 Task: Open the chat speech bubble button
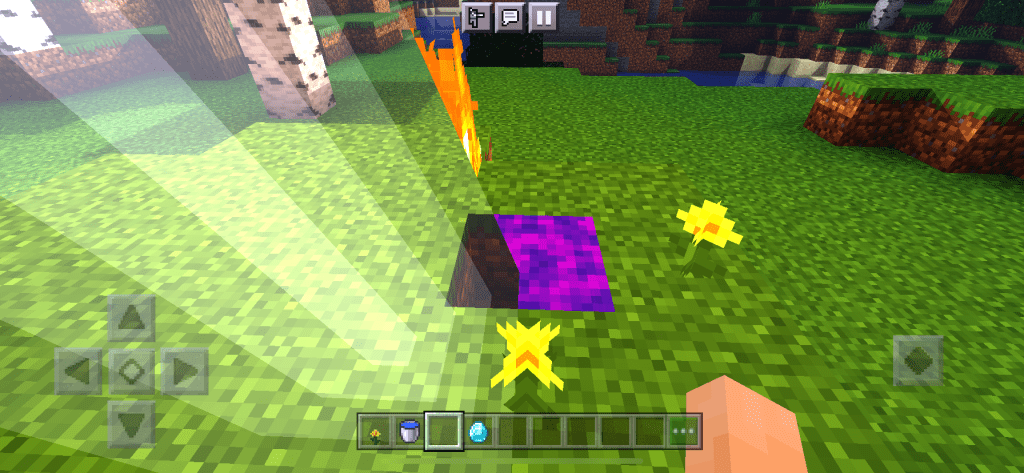tap(510, 17)
